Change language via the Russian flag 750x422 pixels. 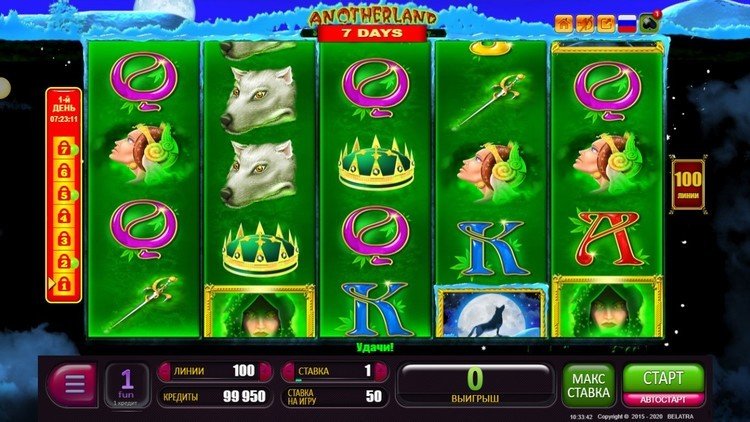(x=627, y=22)
